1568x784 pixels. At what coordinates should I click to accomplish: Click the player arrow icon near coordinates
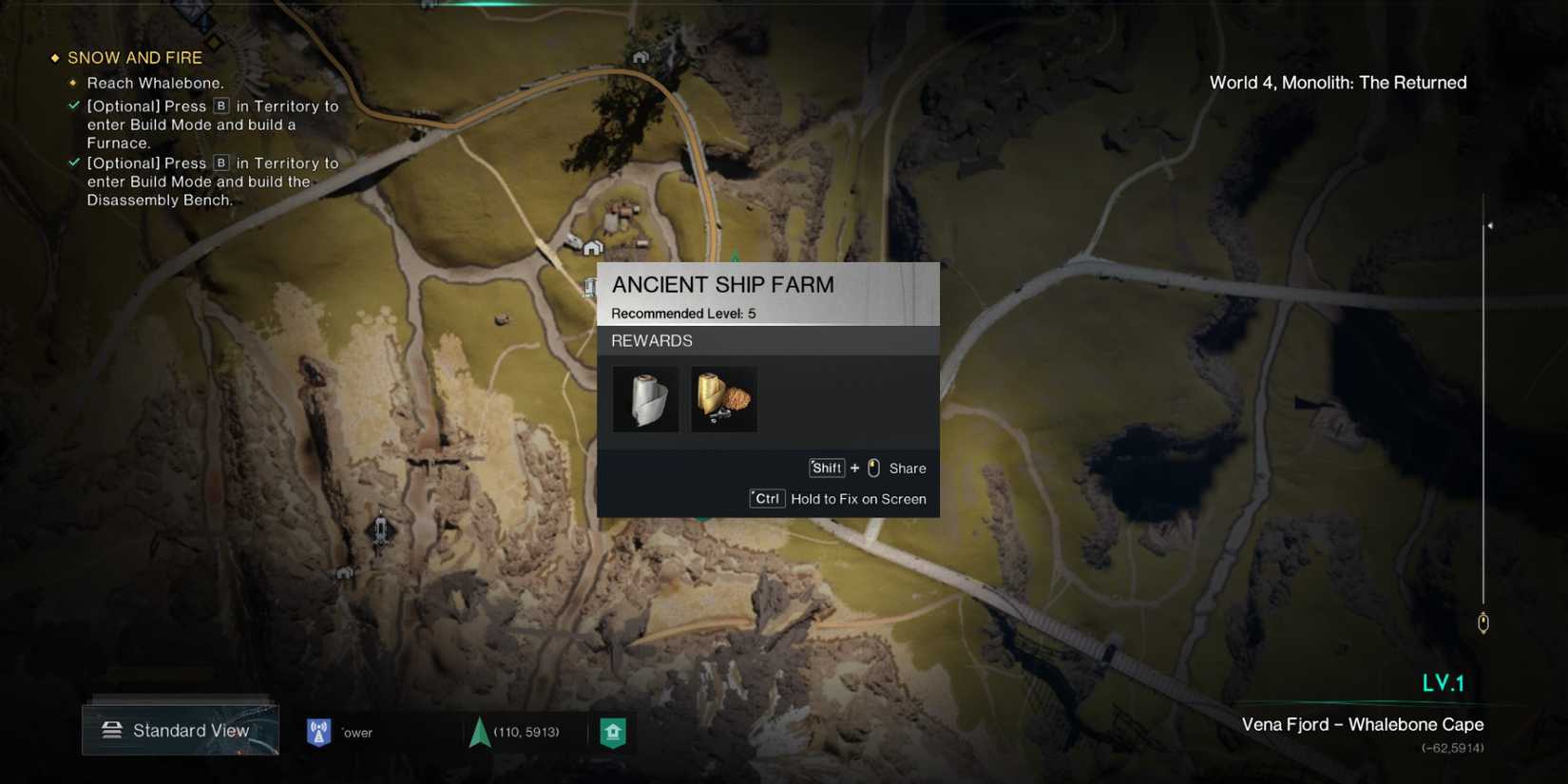477,732
